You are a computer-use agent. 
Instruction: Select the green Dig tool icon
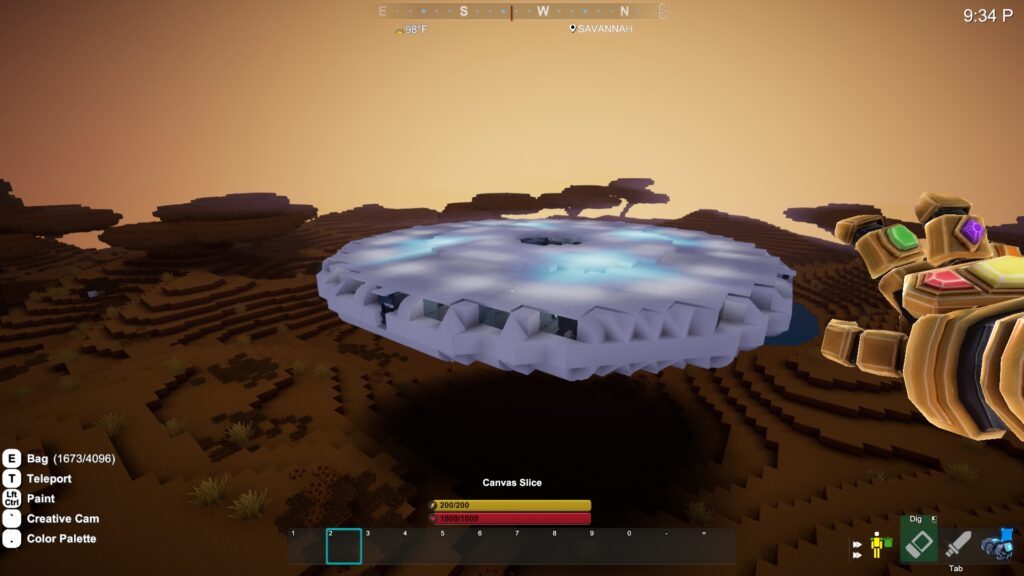(919, 544)
